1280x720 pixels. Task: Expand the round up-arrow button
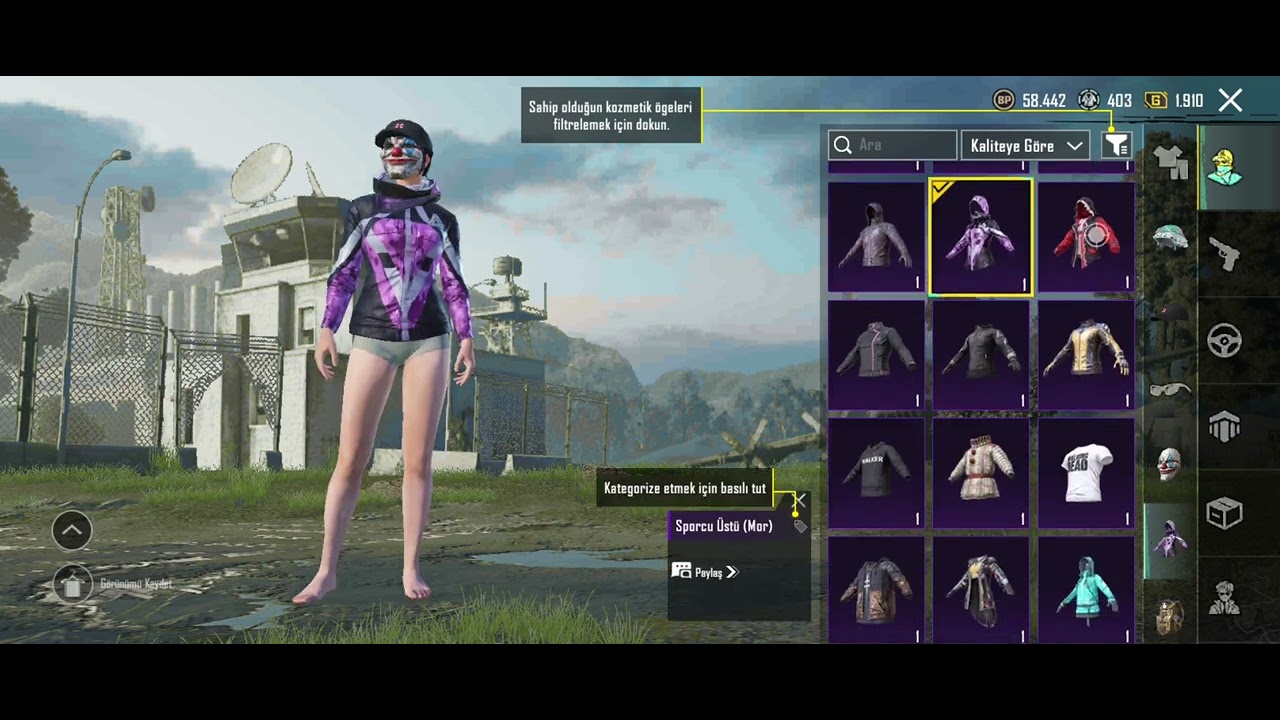pyautogui.click(x=72, y=531)
